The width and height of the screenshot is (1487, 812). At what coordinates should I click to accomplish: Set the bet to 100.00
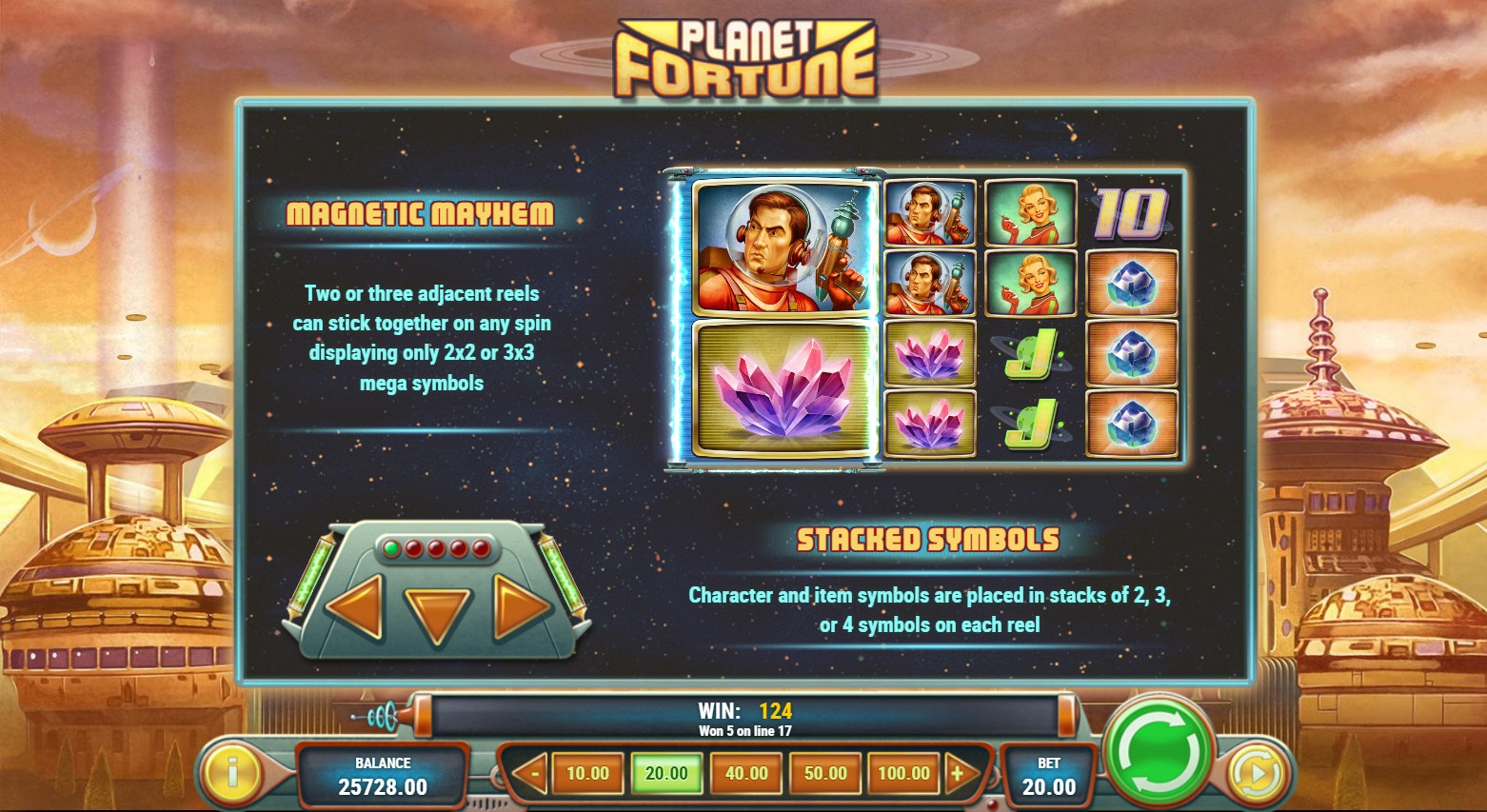pyautogui.click(x=903, y=773)
